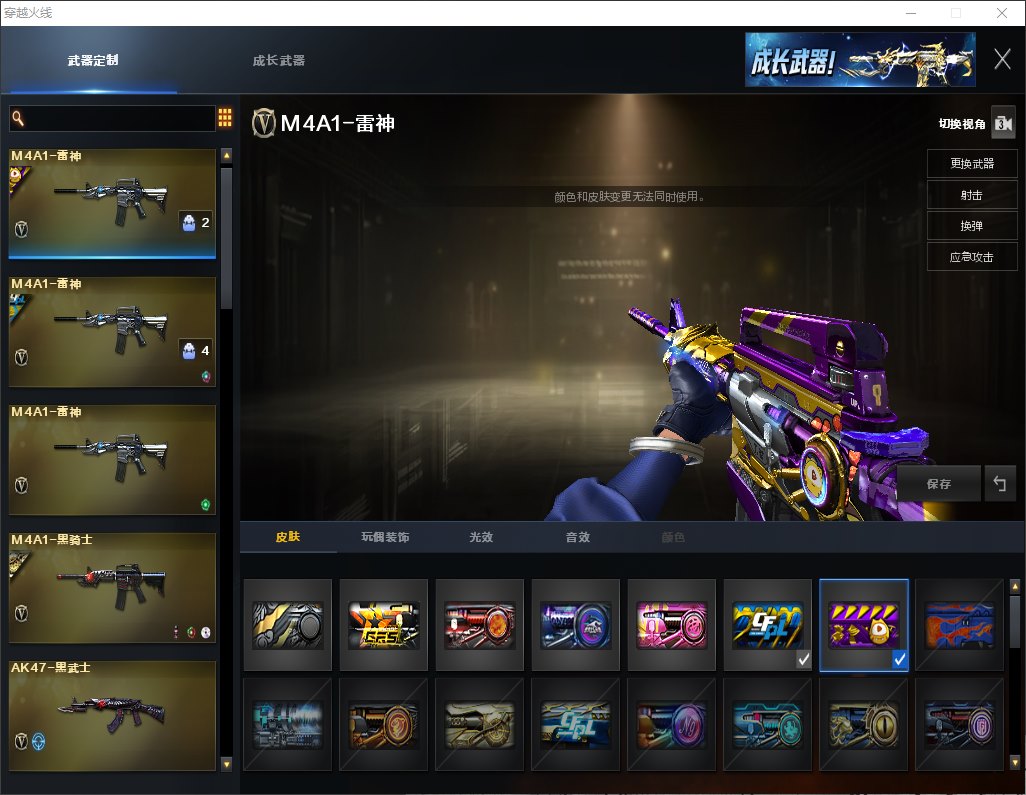1026x795 pixels.
Task: Click the weapon search box
Action: [112, 119]
